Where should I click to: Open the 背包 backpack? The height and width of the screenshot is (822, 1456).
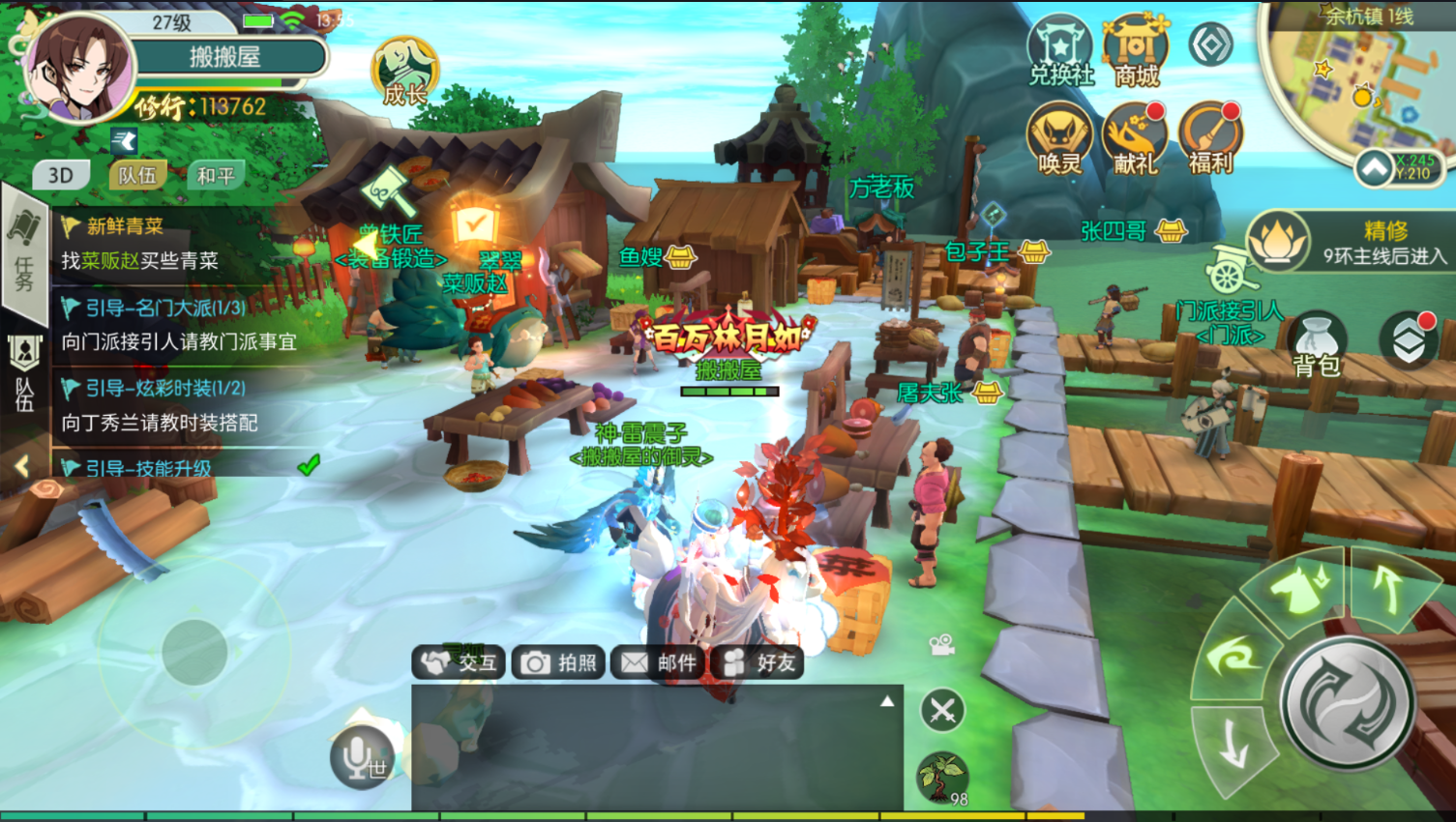[1316, 344]
